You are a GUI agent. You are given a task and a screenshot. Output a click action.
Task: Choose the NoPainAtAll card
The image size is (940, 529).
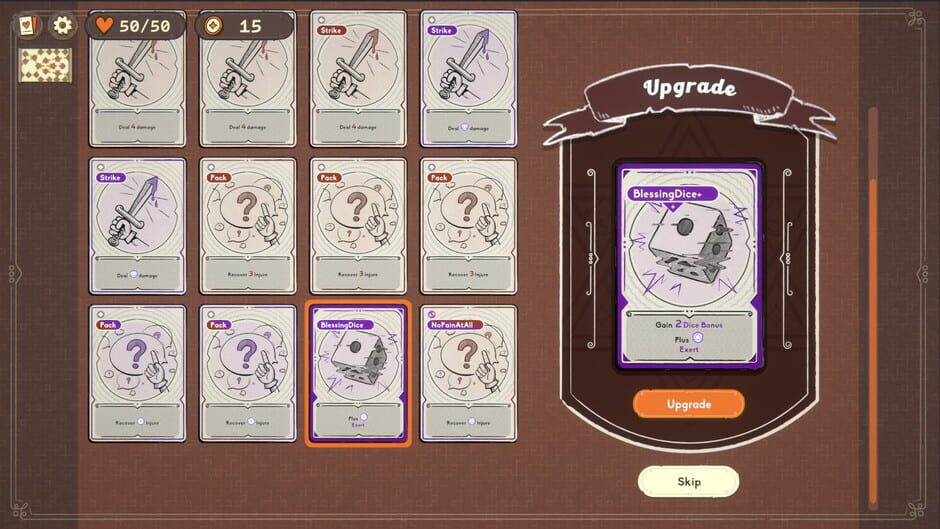[468, 373]
